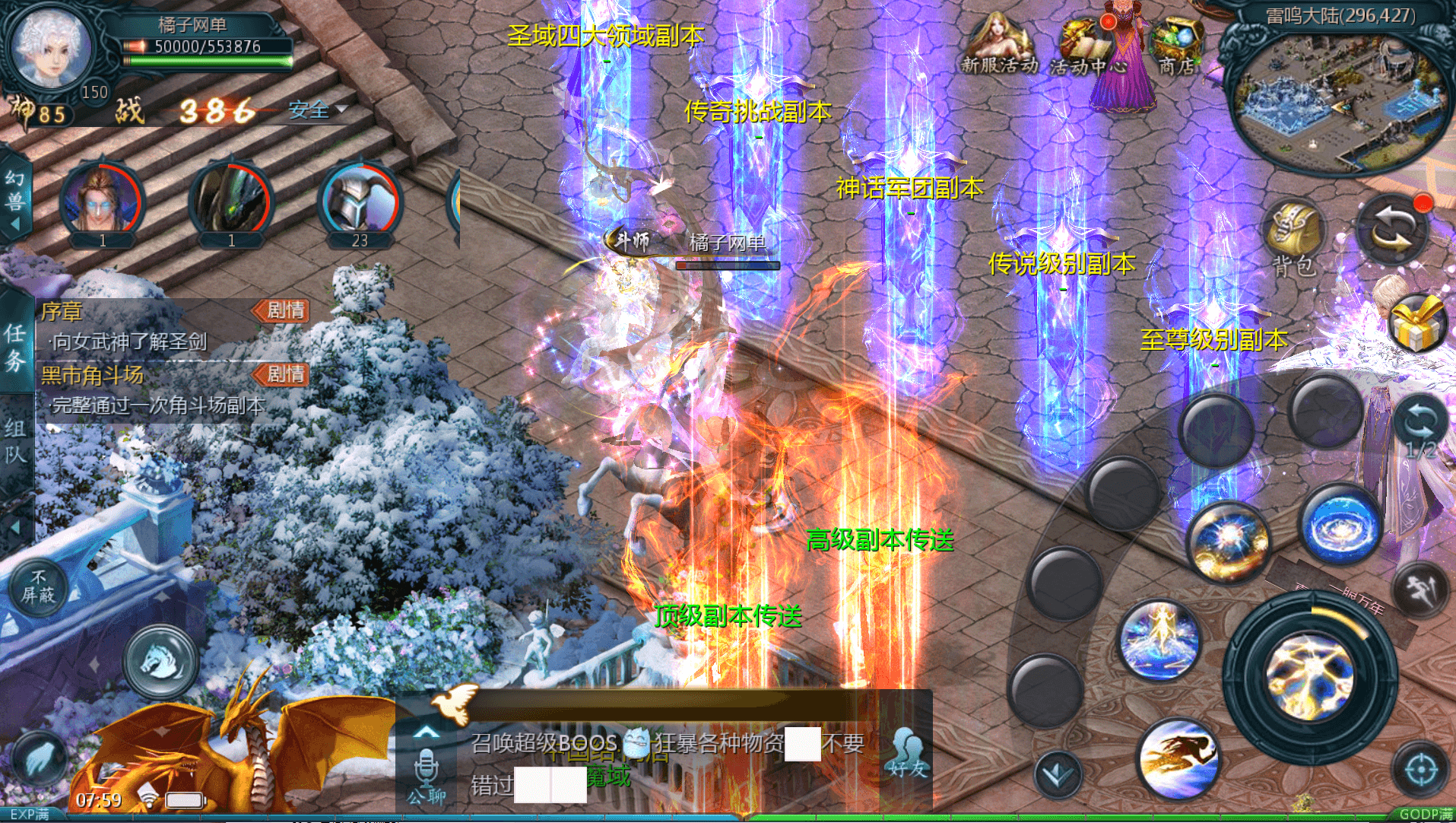Expand the chat panel with up arrow
This screenshot has height=823, width=1456.
tap(426, 732)
